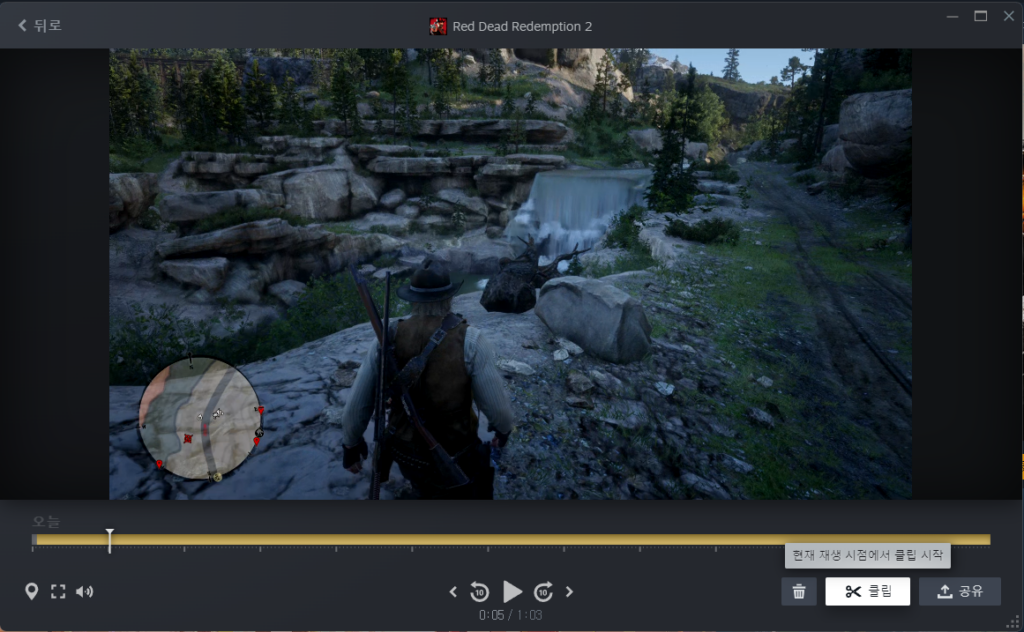Skip forward 10 seconds in the recording
The width and height of the screenshot is (1024, 632).
pos(544,591)
